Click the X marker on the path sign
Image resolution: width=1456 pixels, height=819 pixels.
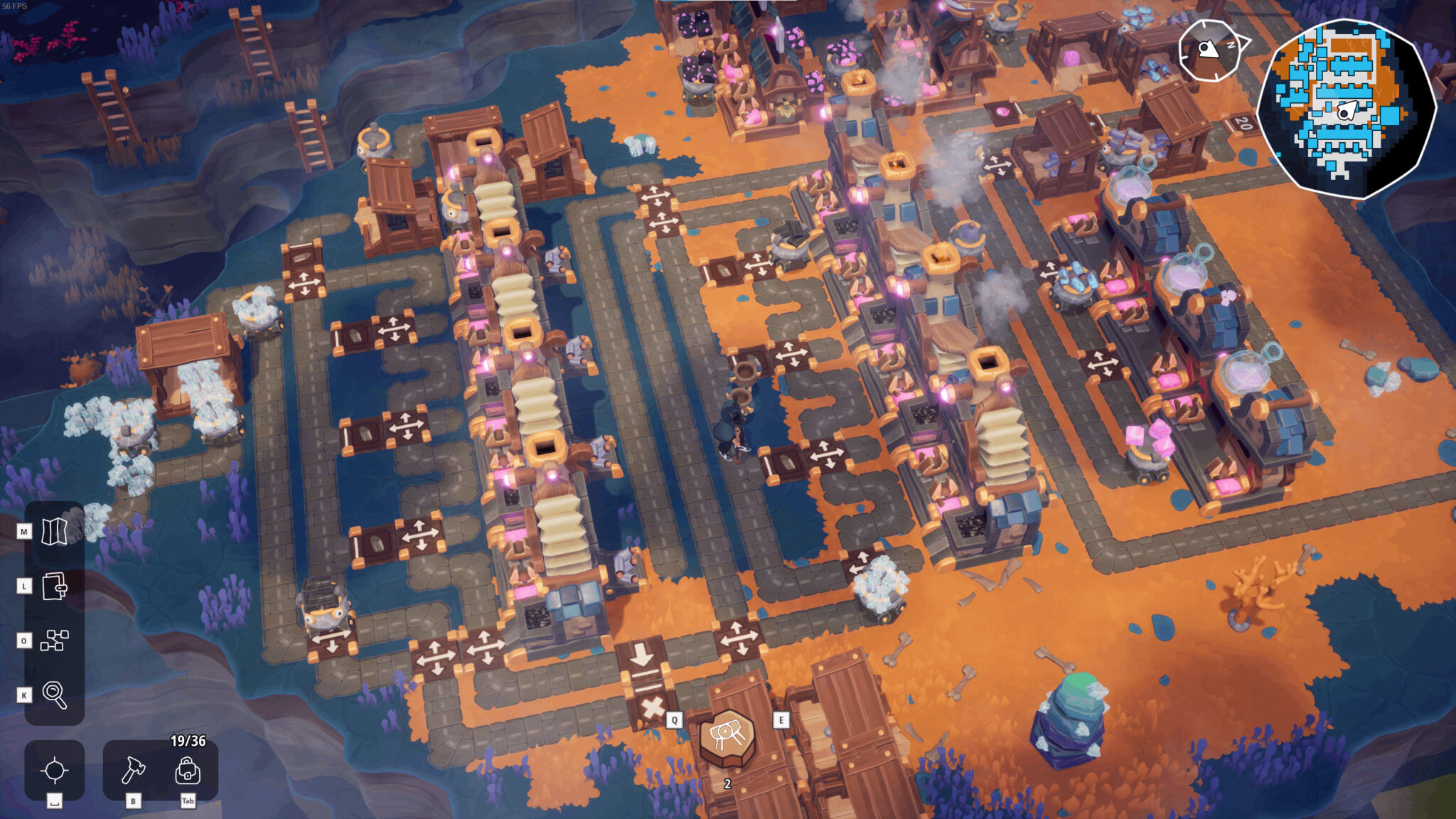(653, 708)
